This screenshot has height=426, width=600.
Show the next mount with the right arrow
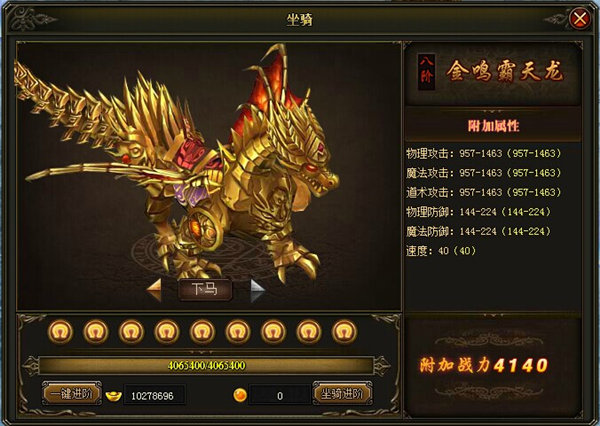[257, 290]
